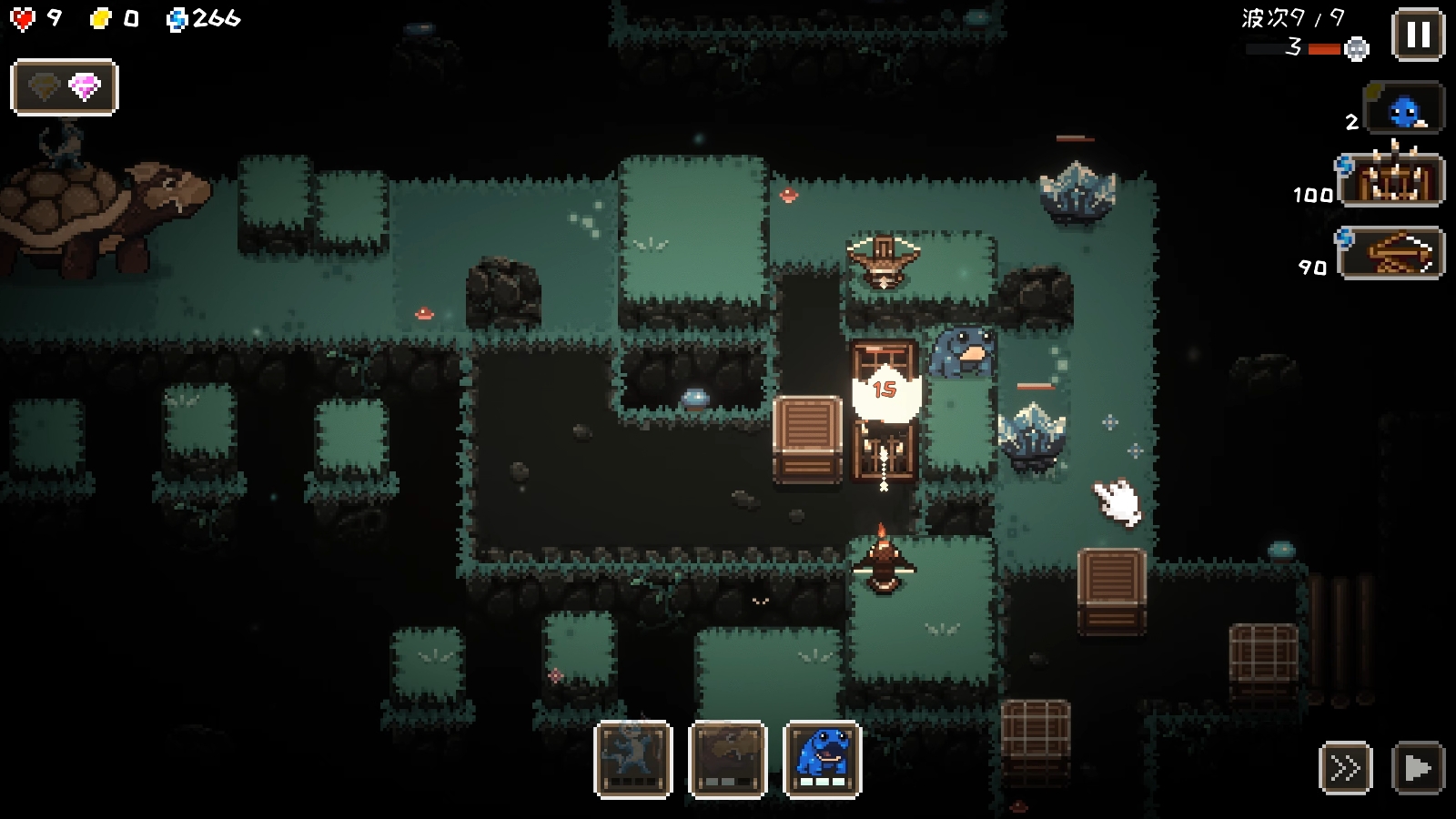
Task: Toggle fast-forward speed
Action: click(x=1345, y=768)
